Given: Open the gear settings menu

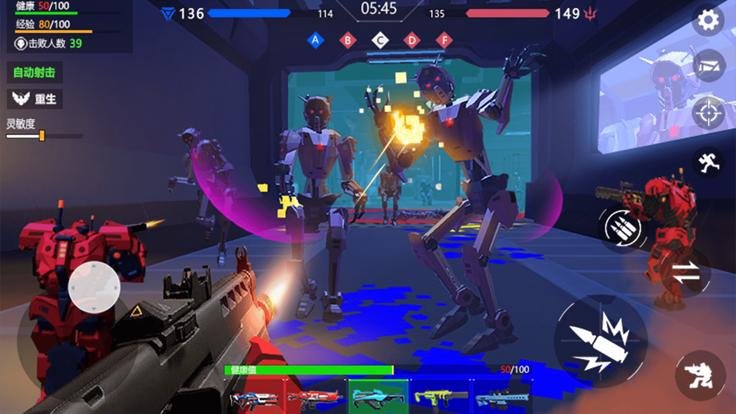Looking at the screenshot, I should click(x=708, y=20).
